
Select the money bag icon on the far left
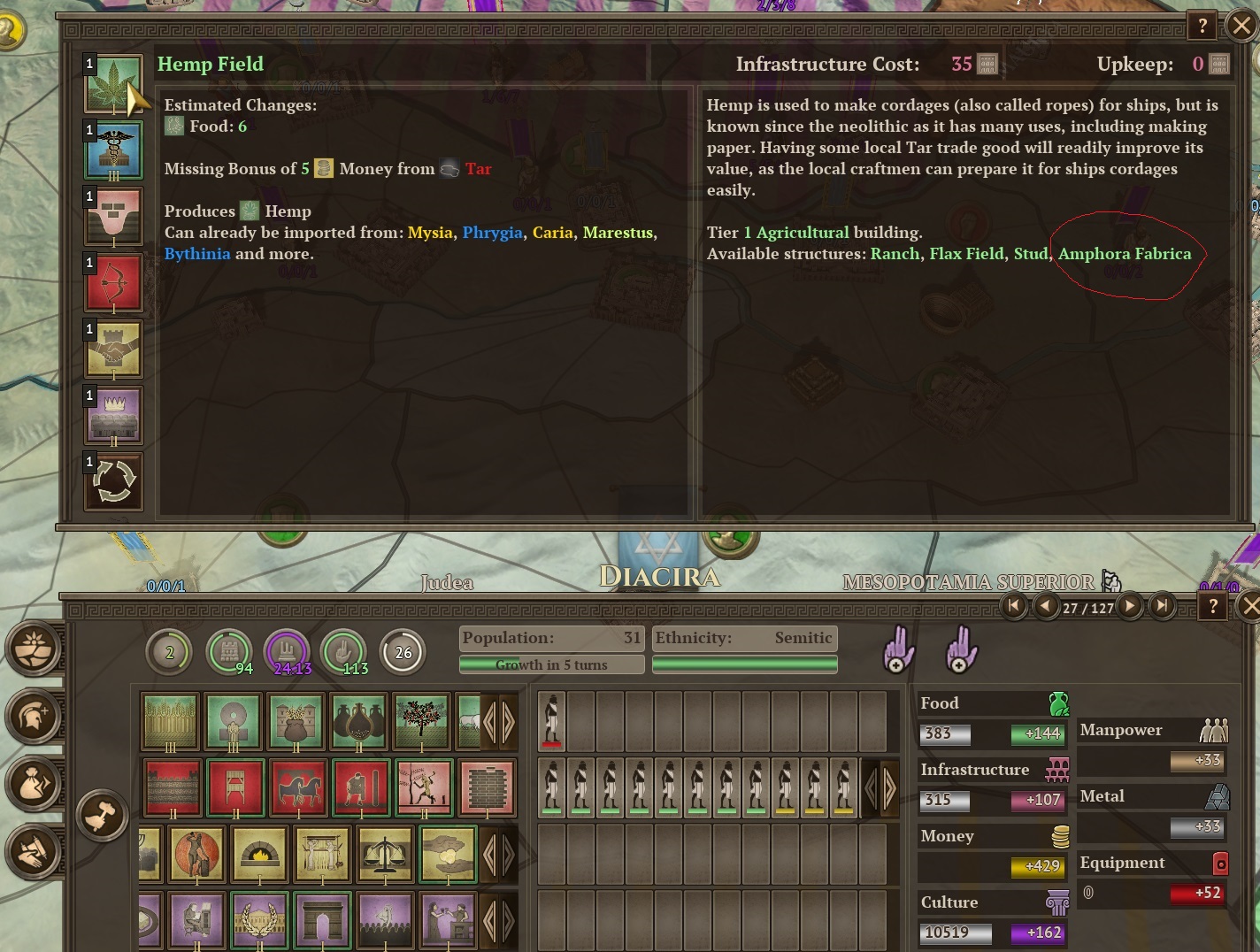tap(35, 784)
